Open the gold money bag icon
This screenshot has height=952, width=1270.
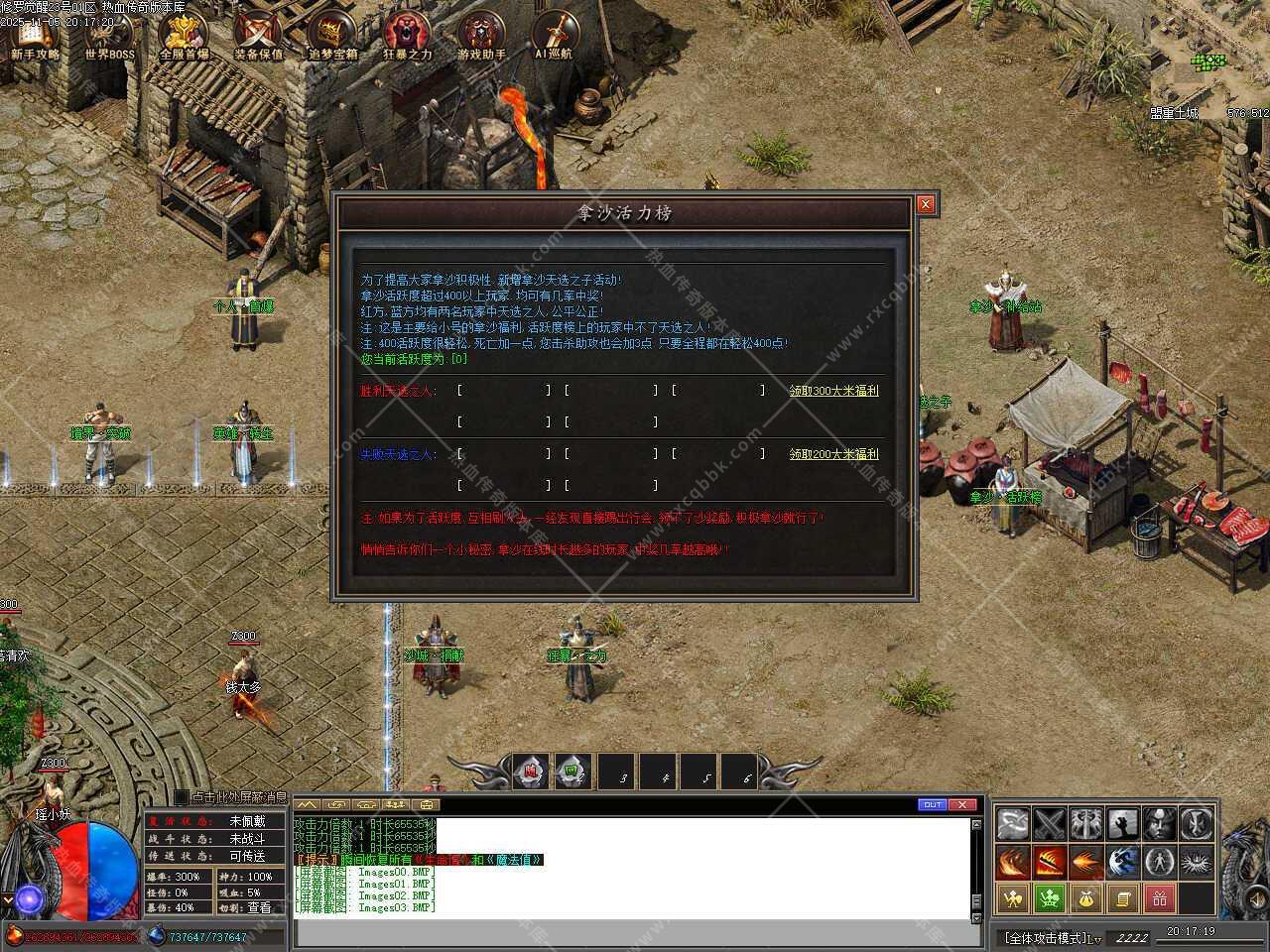click(1085, 898)
